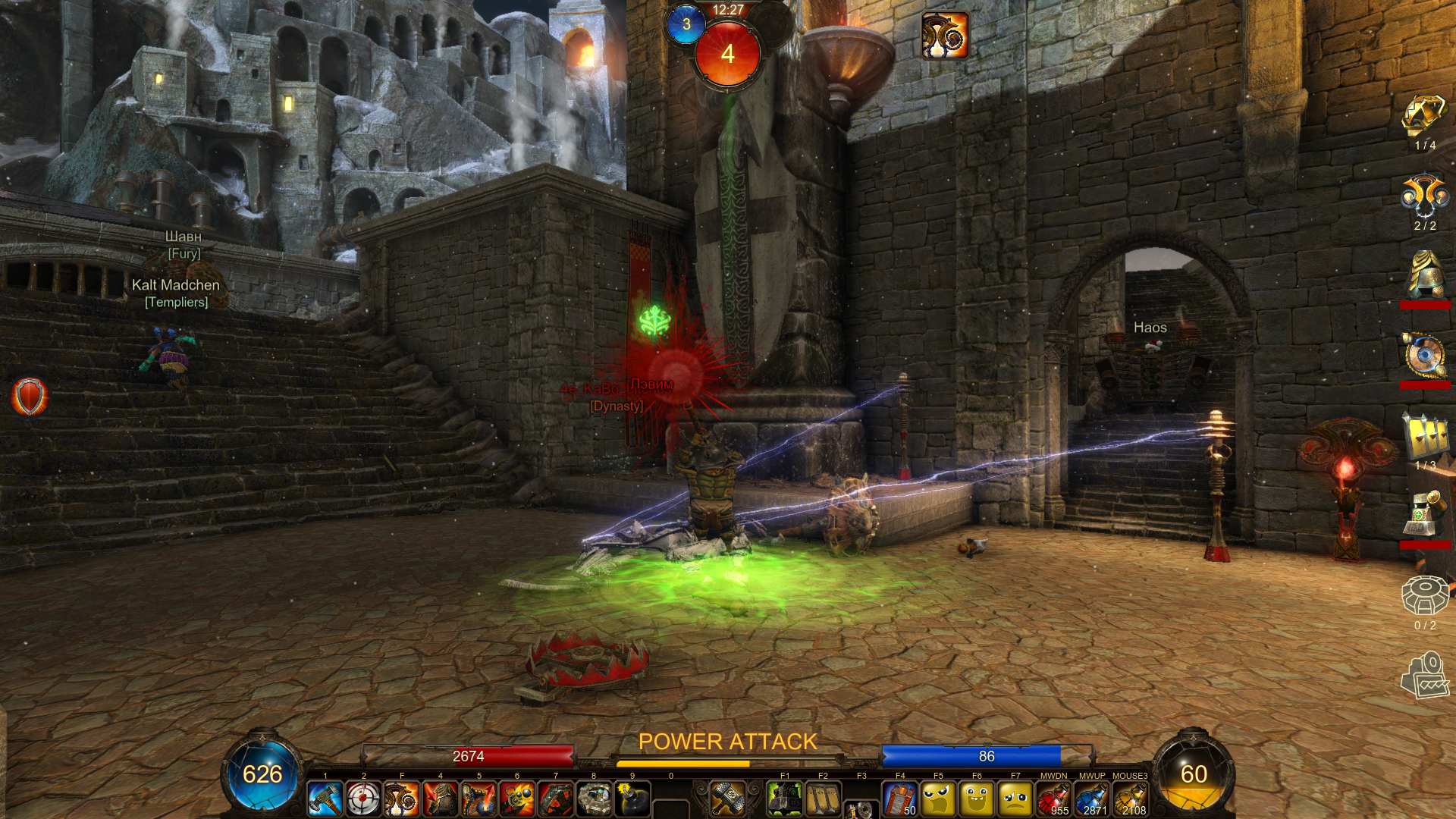Use the wooden barricade item on F2

(x=823, y=799)
